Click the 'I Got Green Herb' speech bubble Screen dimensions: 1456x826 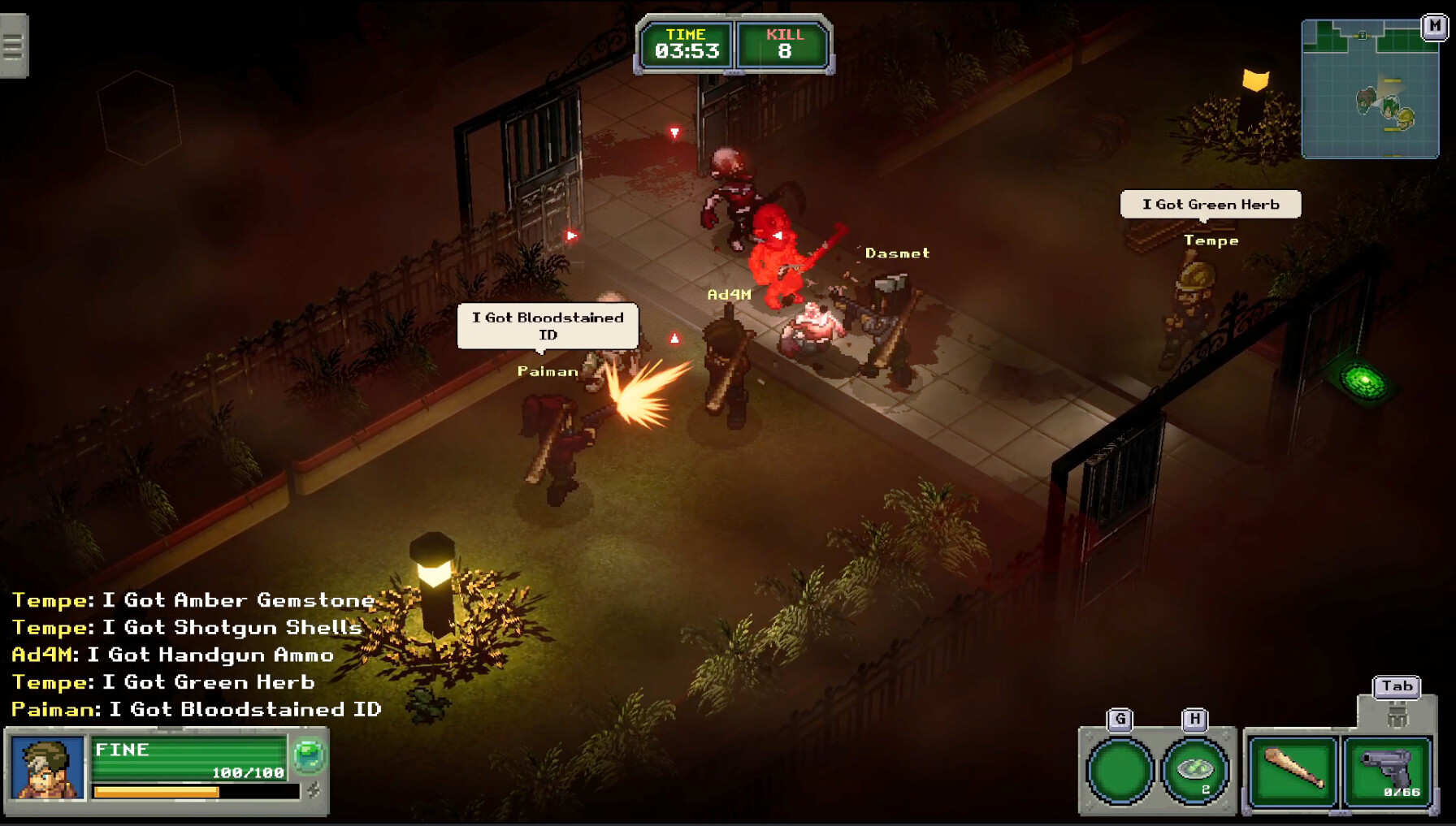point(1211,204)
